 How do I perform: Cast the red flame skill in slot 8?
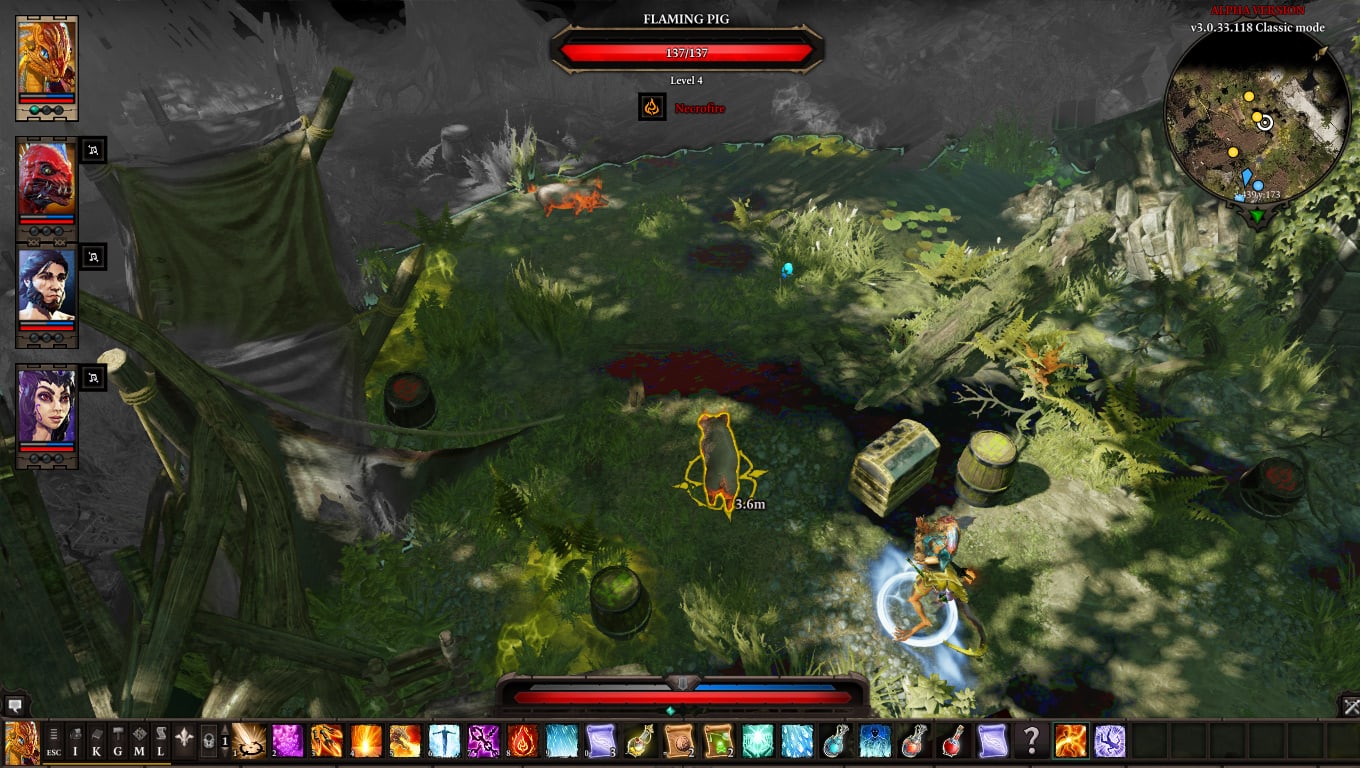(523, 741)
